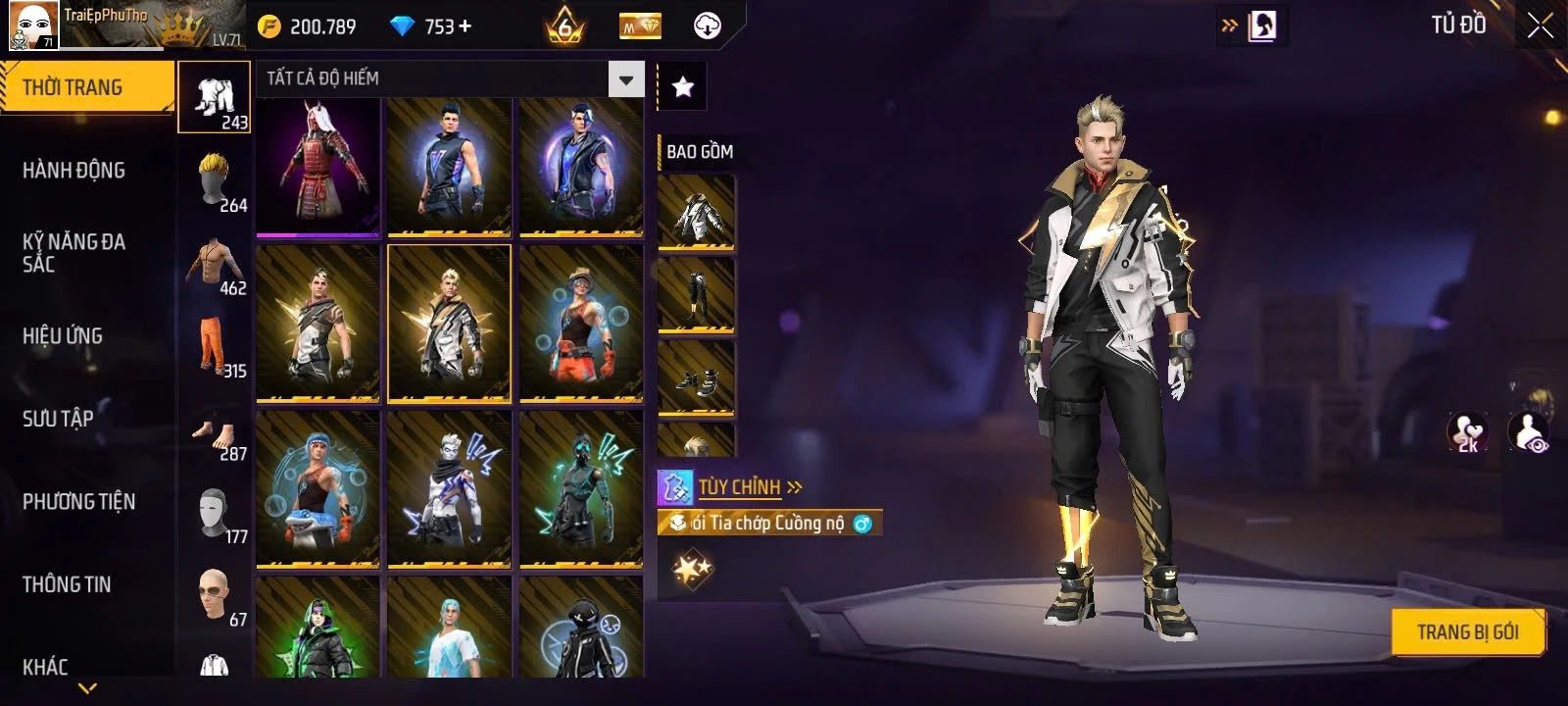Choose the orange-pants boxer bundle
The image size is (1568, 706).
click(x=581, y=324)
